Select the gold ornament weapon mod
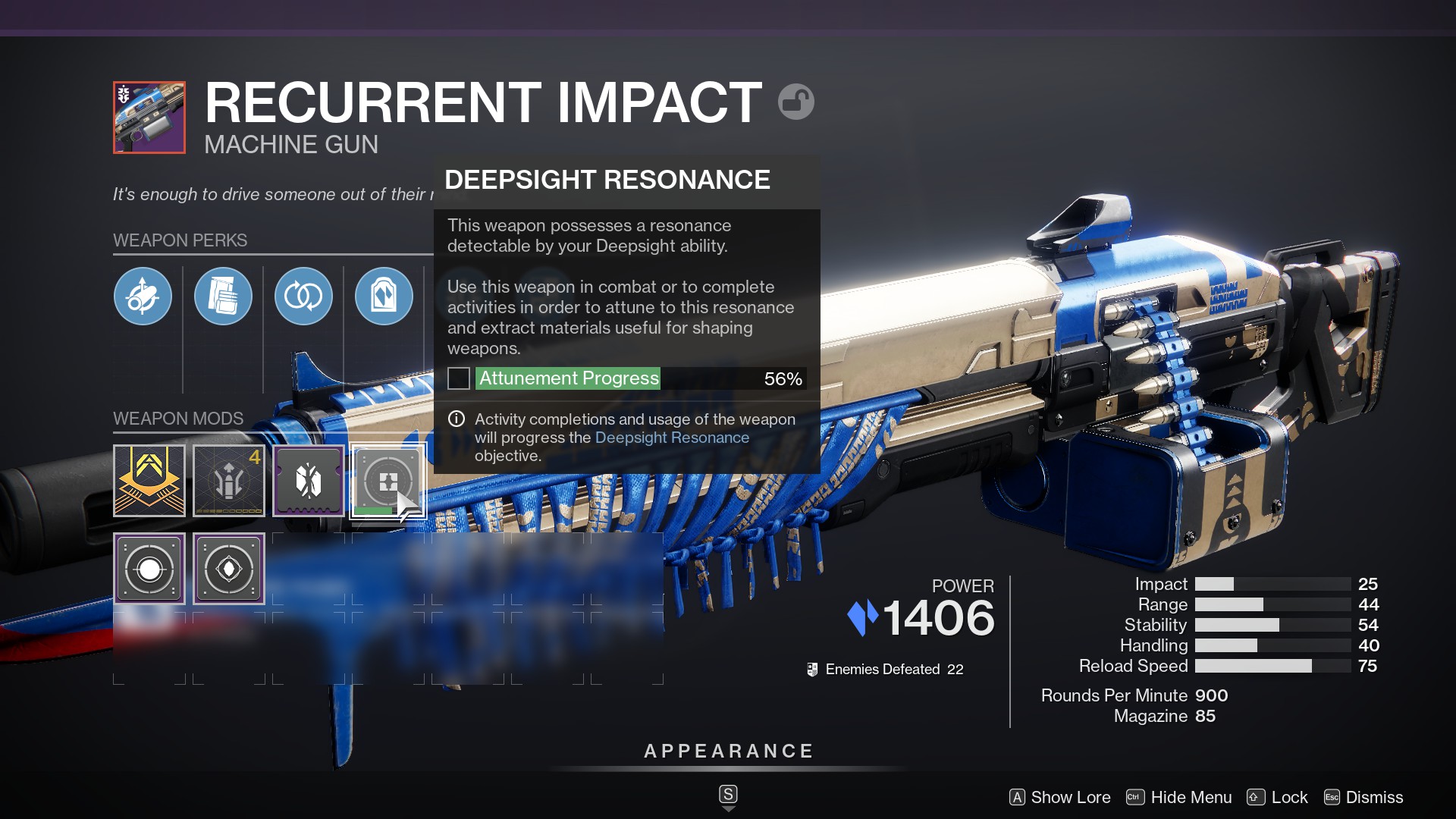The width and height of the screenshot is (1456, 819). pos(149,480)
